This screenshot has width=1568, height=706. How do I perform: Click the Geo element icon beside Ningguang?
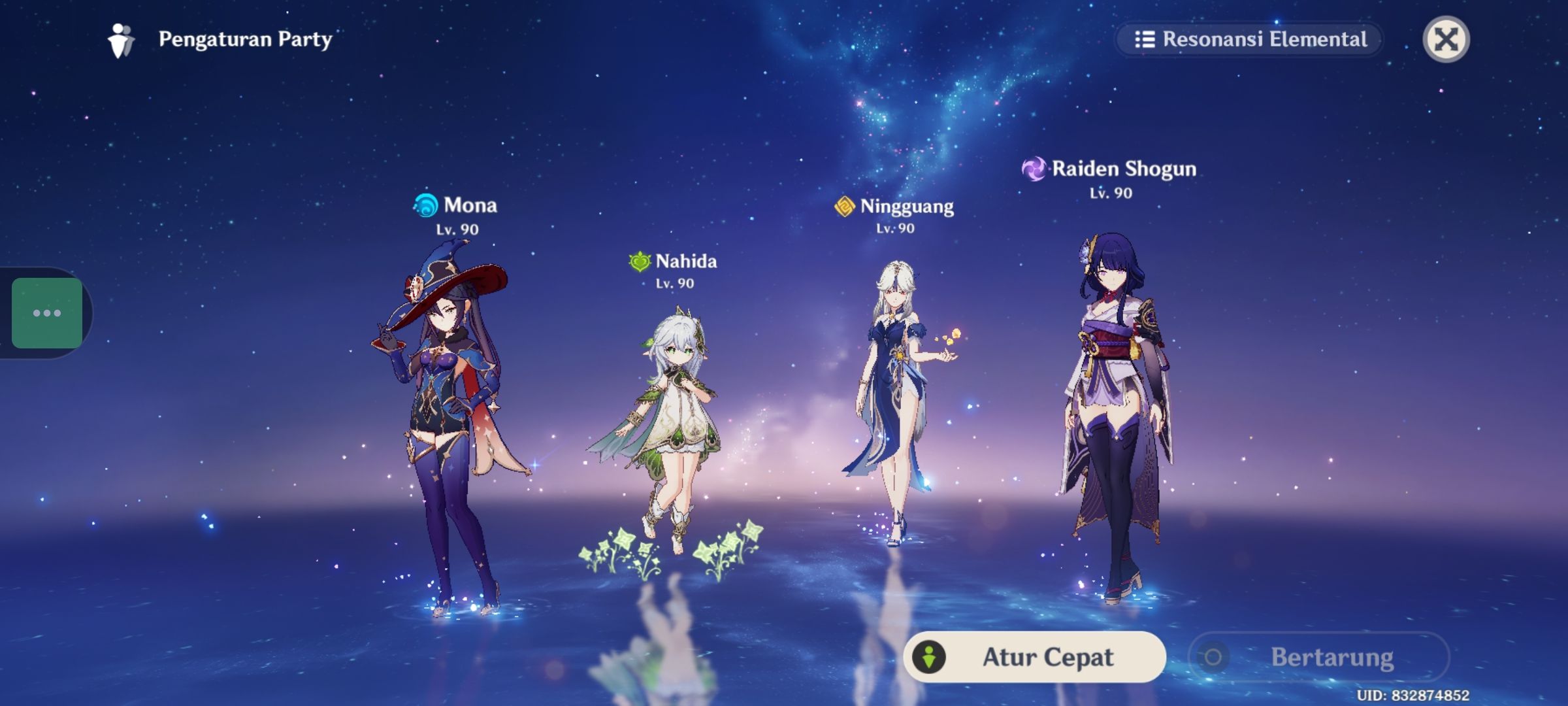click(x=843, y=206)
